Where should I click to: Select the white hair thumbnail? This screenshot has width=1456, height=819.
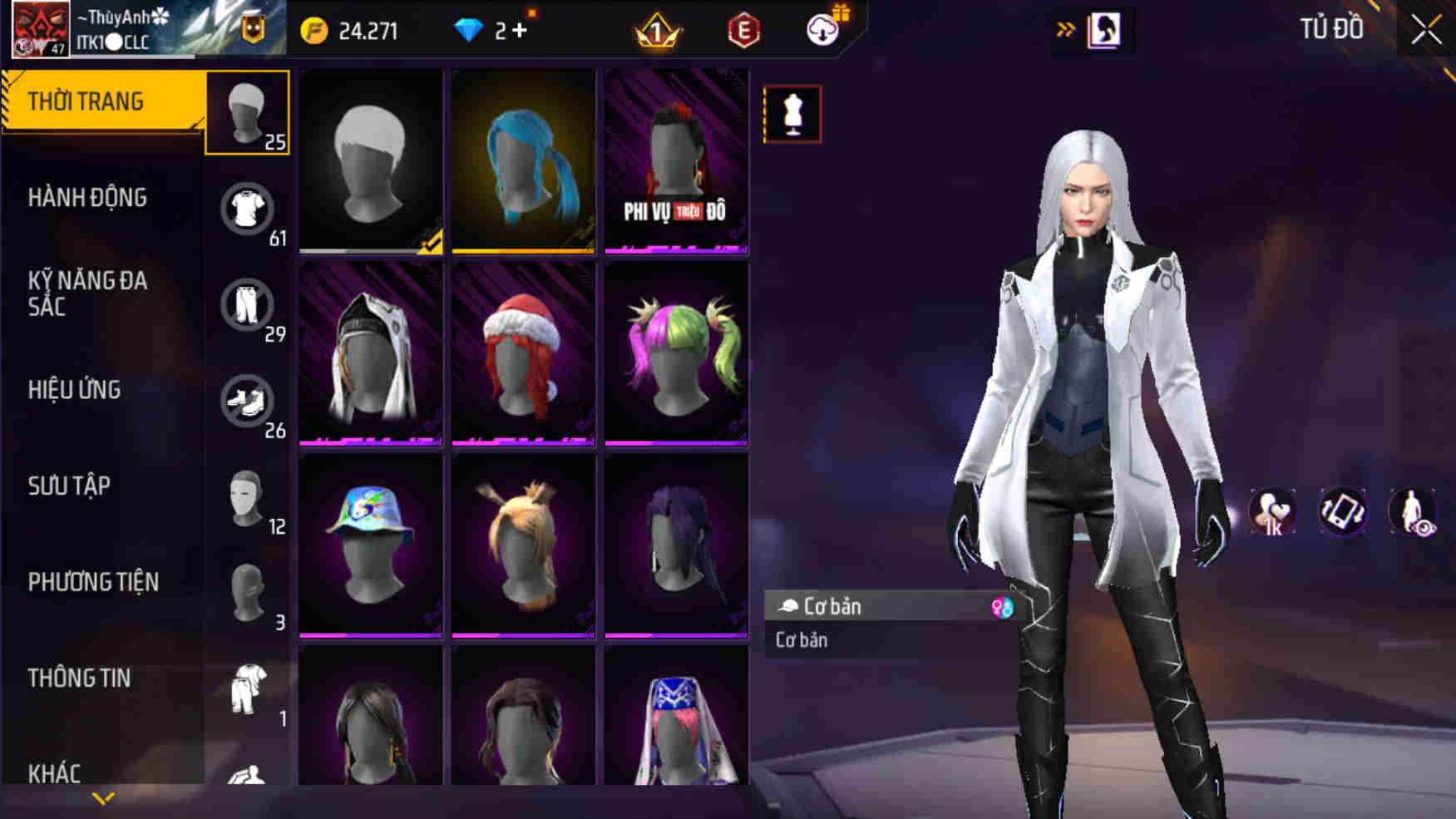pyautogui.click(x=372, y=160)
